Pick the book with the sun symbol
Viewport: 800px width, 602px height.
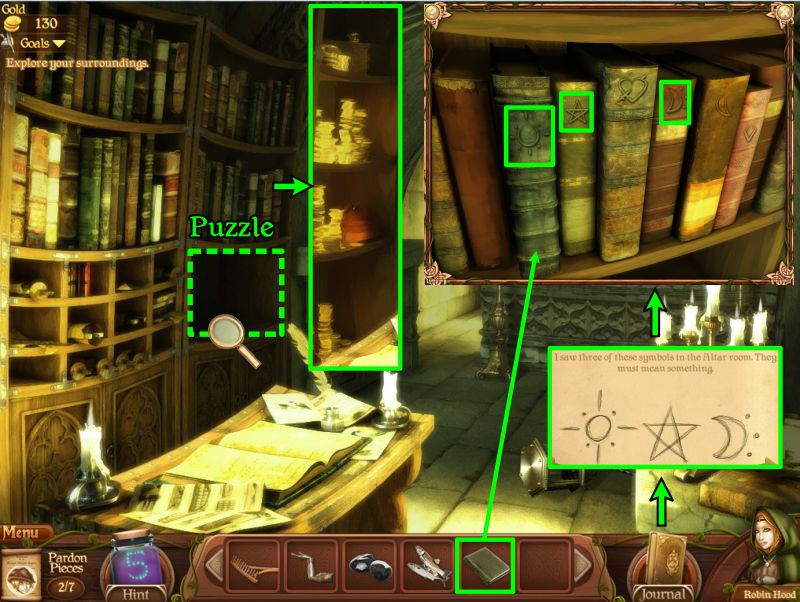[528, 136]
